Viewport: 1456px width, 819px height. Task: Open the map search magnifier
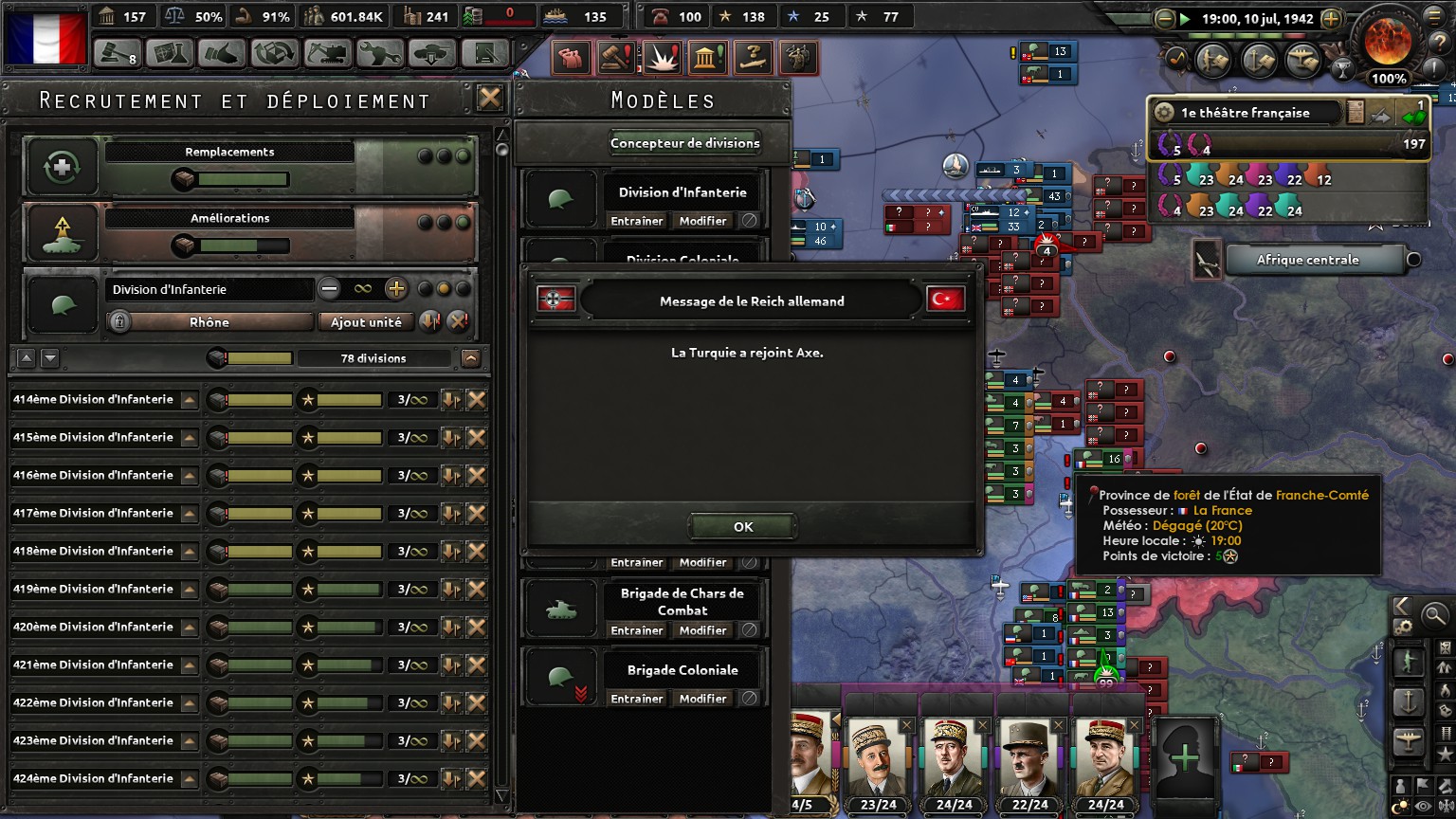1434,615
